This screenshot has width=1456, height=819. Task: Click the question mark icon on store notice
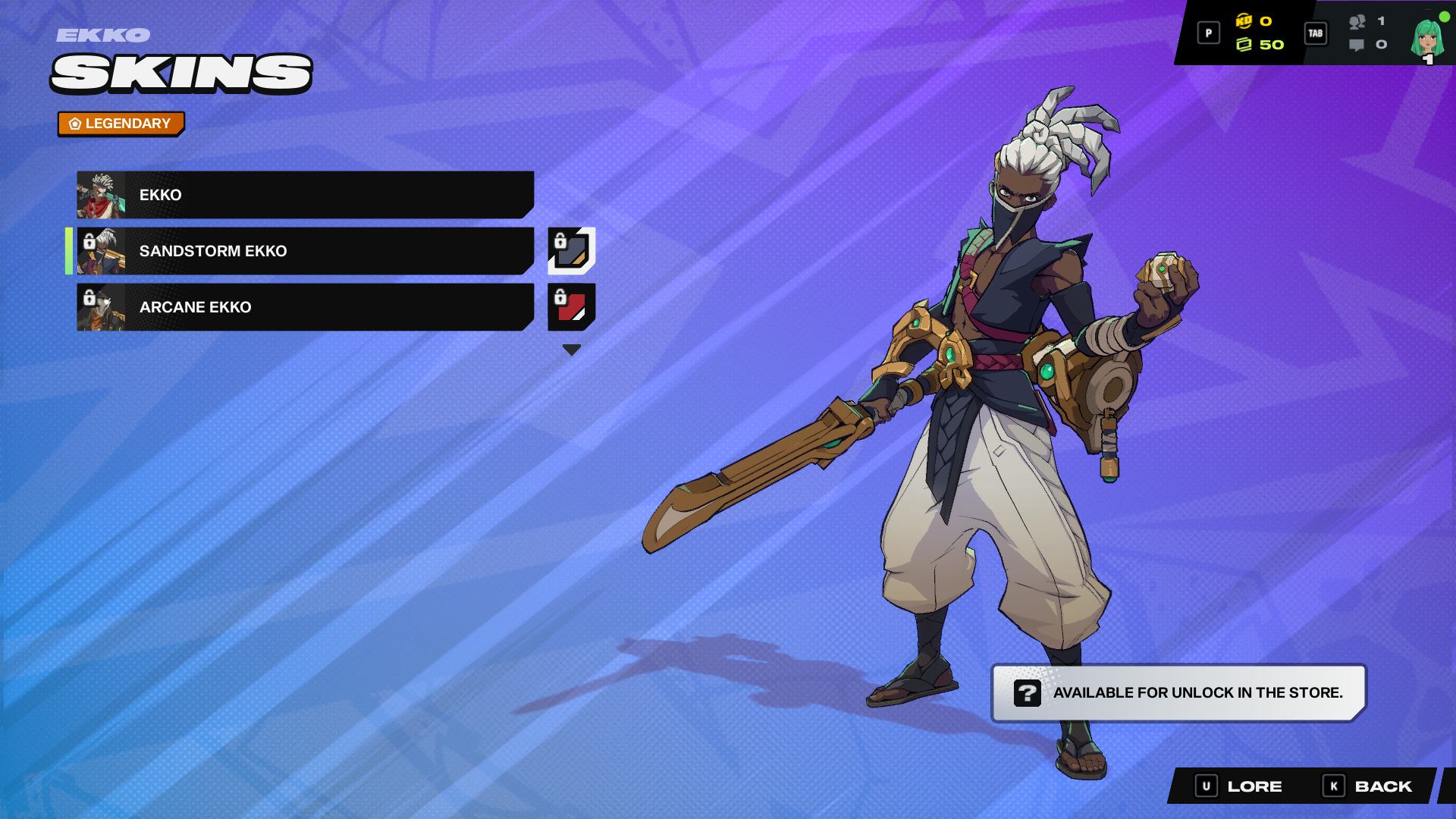click(1028, 692)
